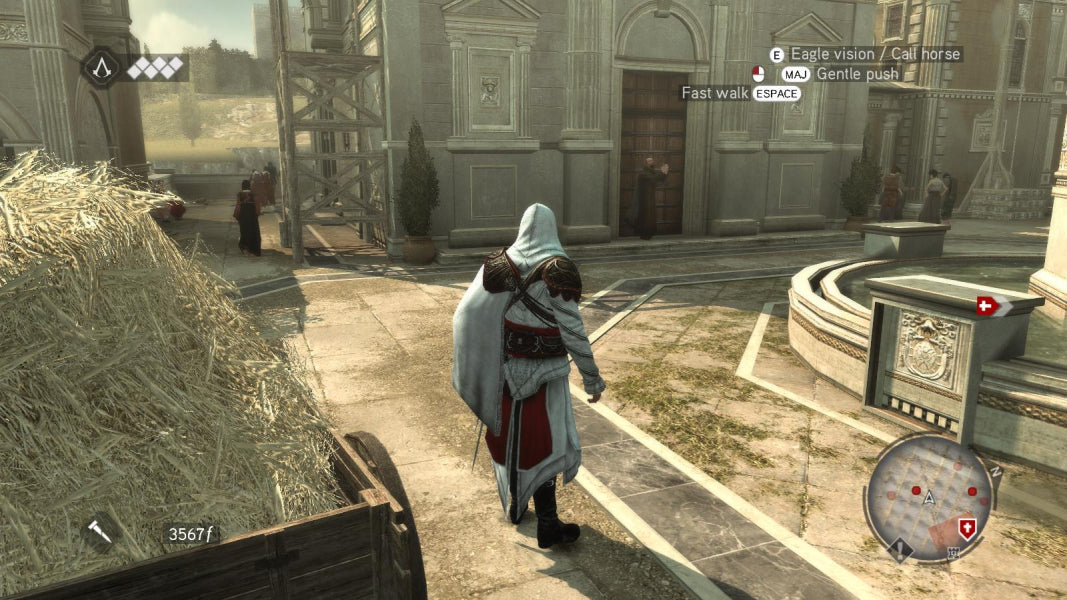Screen dimensions: 1067x600
Task: Click the exclamation mission marker on minimap
Action: click(901, 551)
